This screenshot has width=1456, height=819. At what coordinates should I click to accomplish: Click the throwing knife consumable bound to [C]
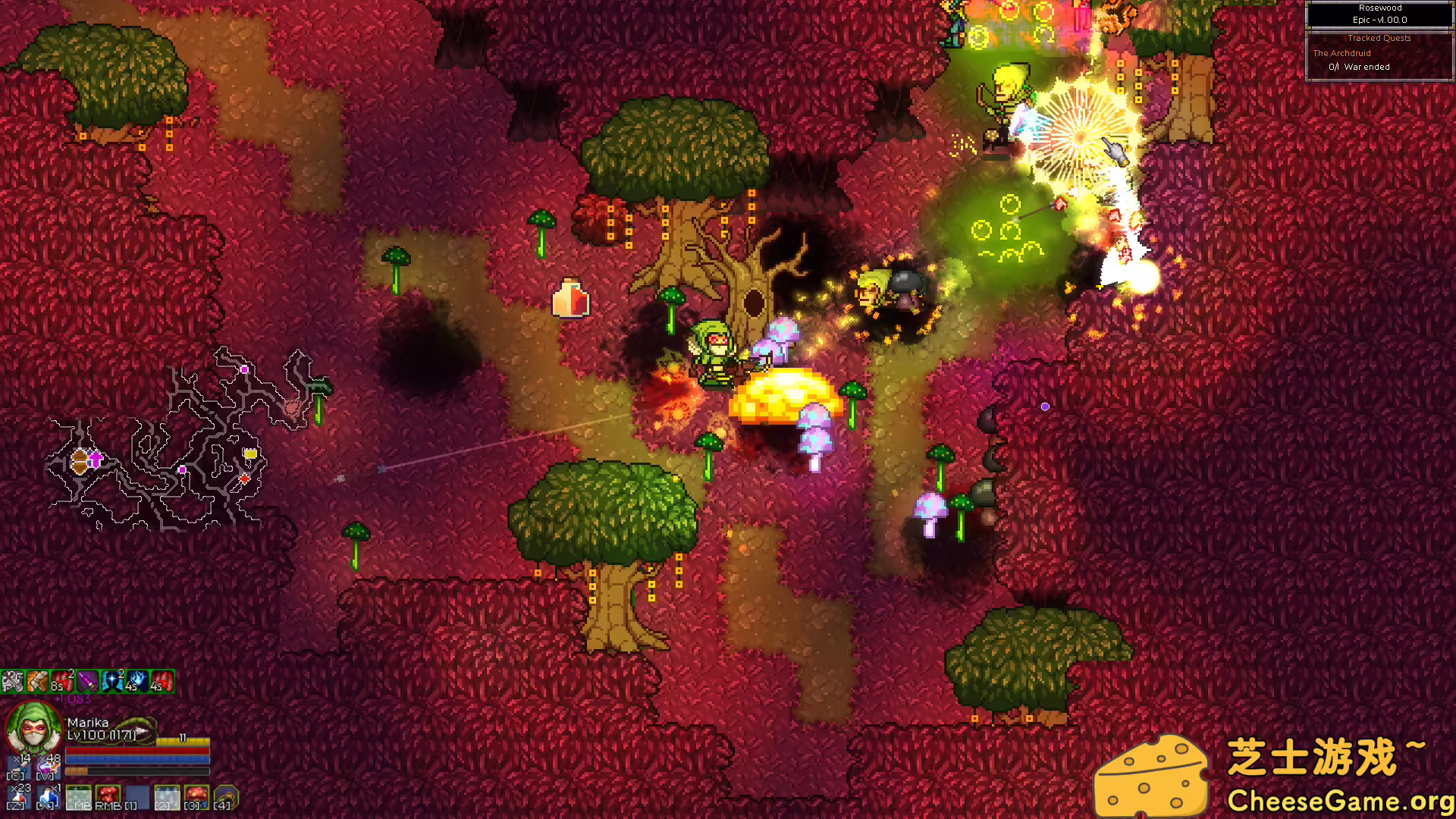pyautogui.click(x=18, y=768)
